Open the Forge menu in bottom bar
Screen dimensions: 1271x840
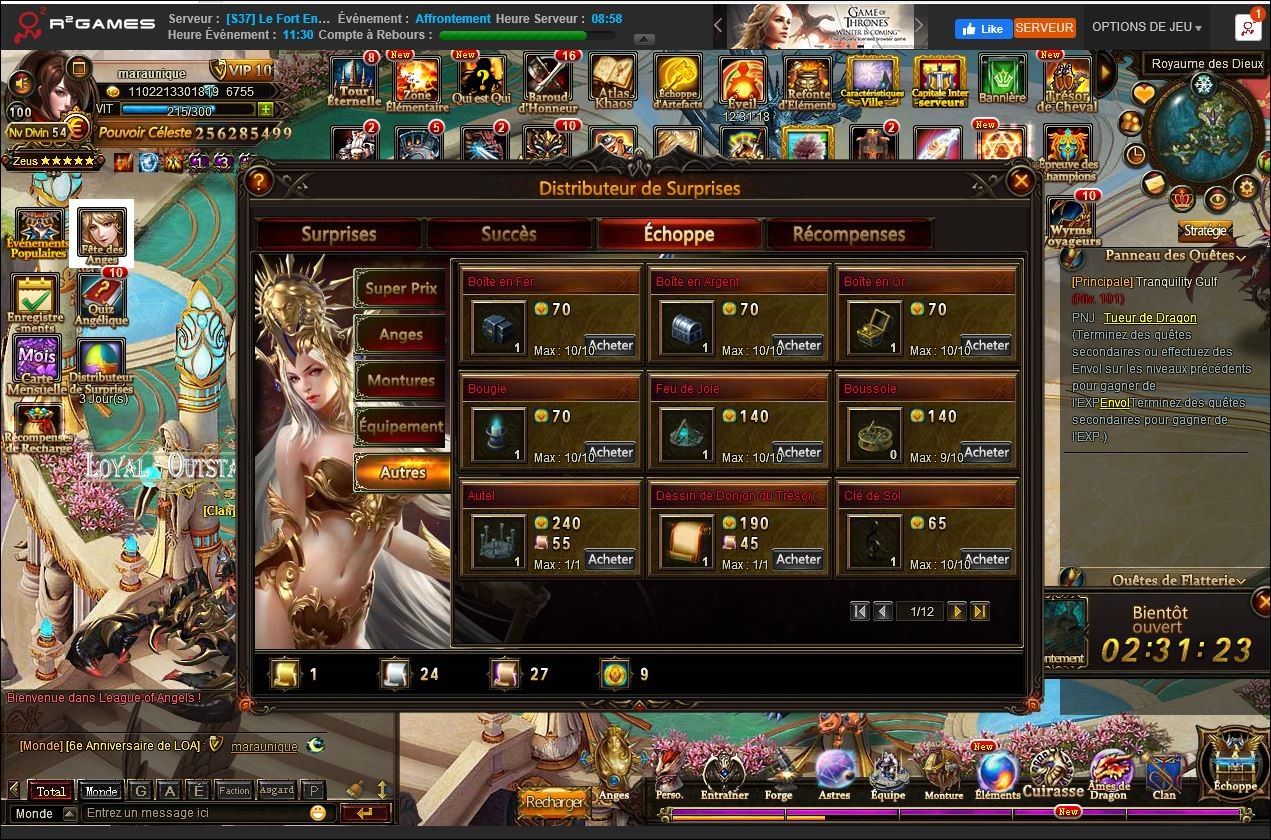779,776
